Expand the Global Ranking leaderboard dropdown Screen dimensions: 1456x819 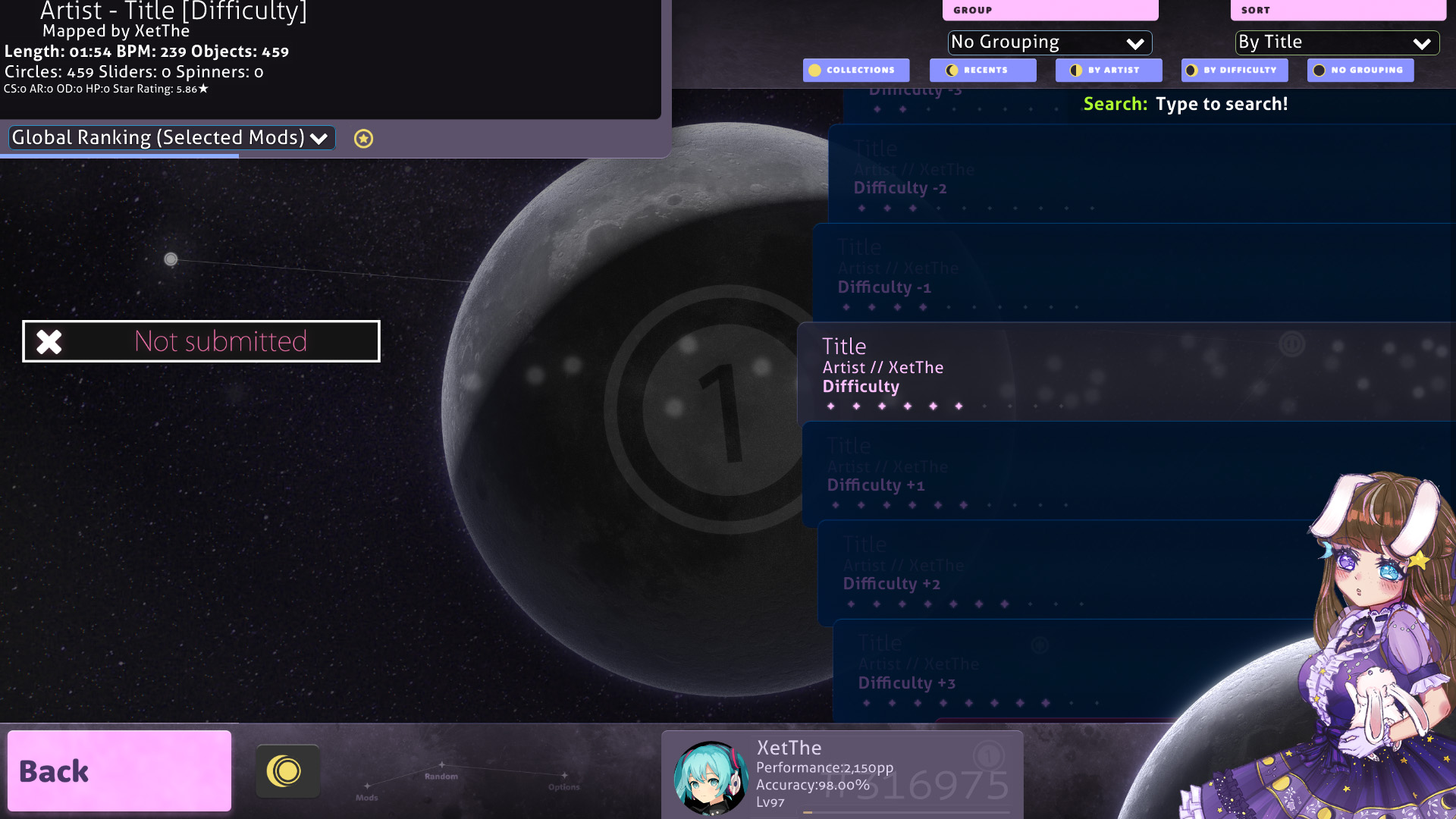click(x=170, y=137)
